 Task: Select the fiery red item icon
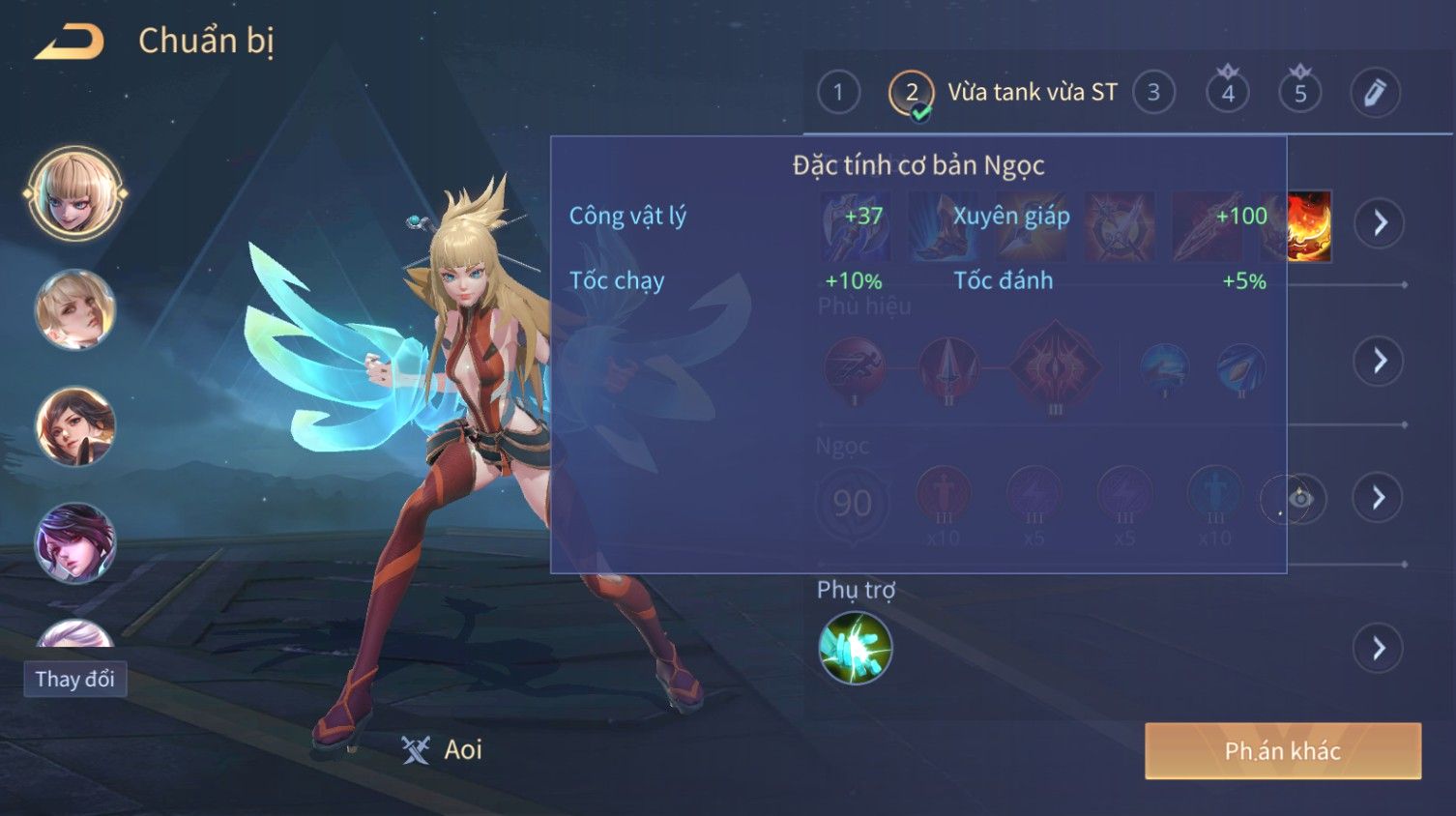(x=1310, y=226)
